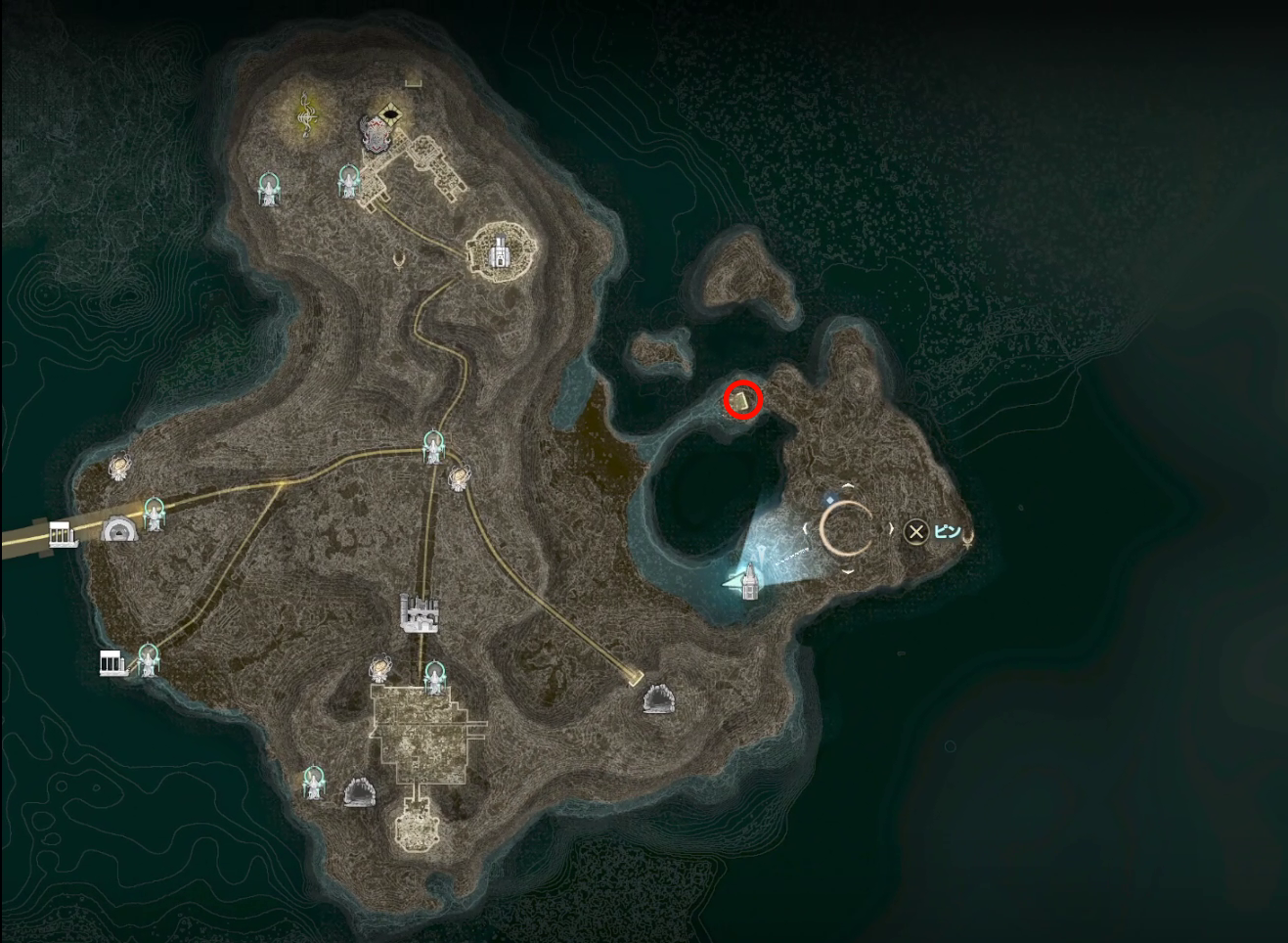
Task: Click the red-crested monster emblem marker
Action: pos(374,132)
